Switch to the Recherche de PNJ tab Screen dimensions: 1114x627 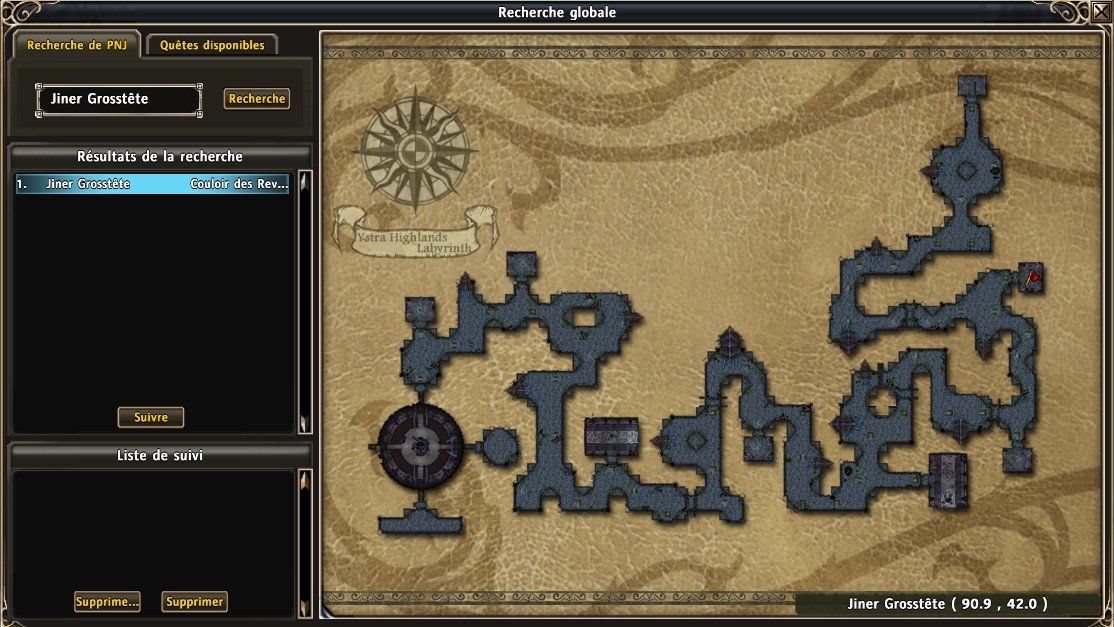point(76,45)
